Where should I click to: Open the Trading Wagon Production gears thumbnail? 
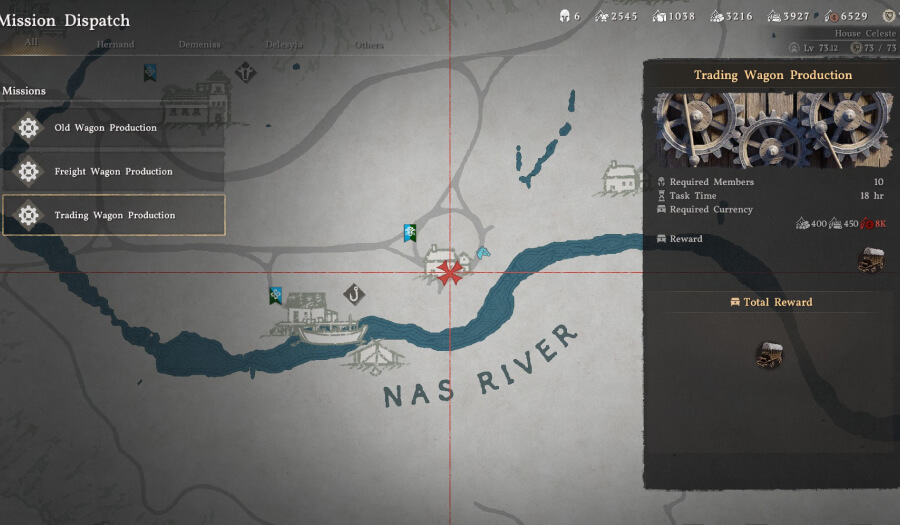click(x=773, y=130)
